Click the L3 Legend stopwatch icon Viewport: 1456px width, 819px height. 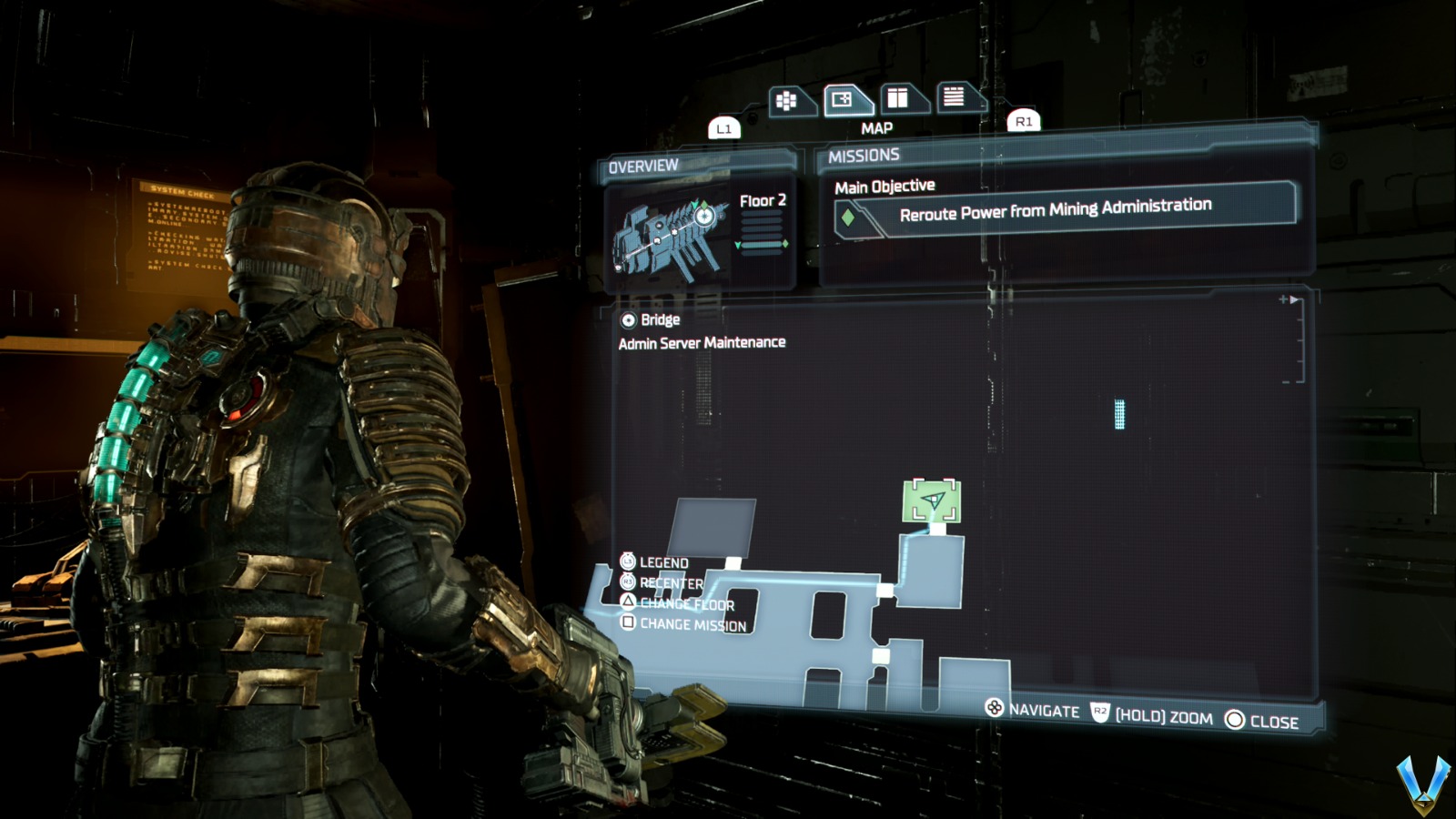(627, 561)
